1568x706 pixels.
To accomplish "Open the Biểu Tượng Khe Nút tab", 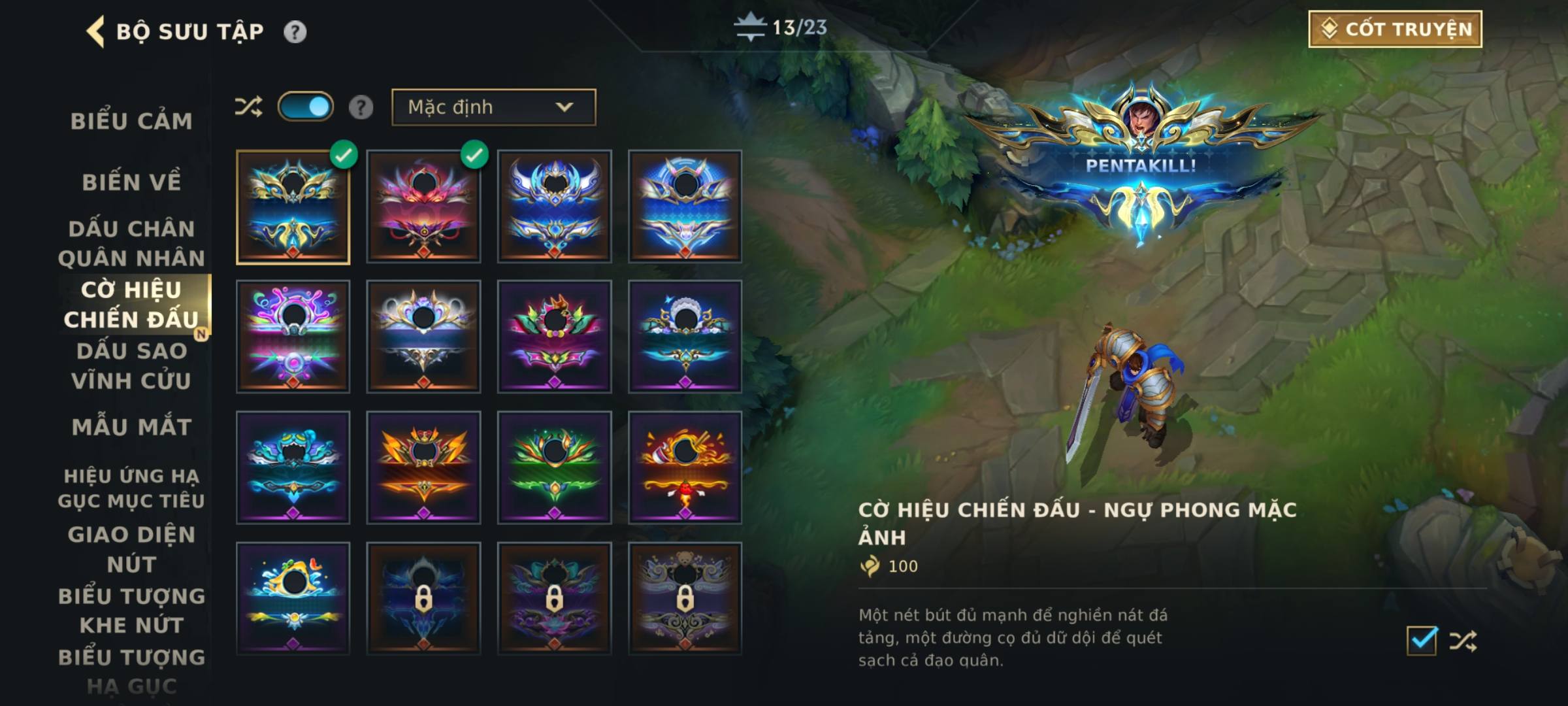I will click(x=131, y=611).
